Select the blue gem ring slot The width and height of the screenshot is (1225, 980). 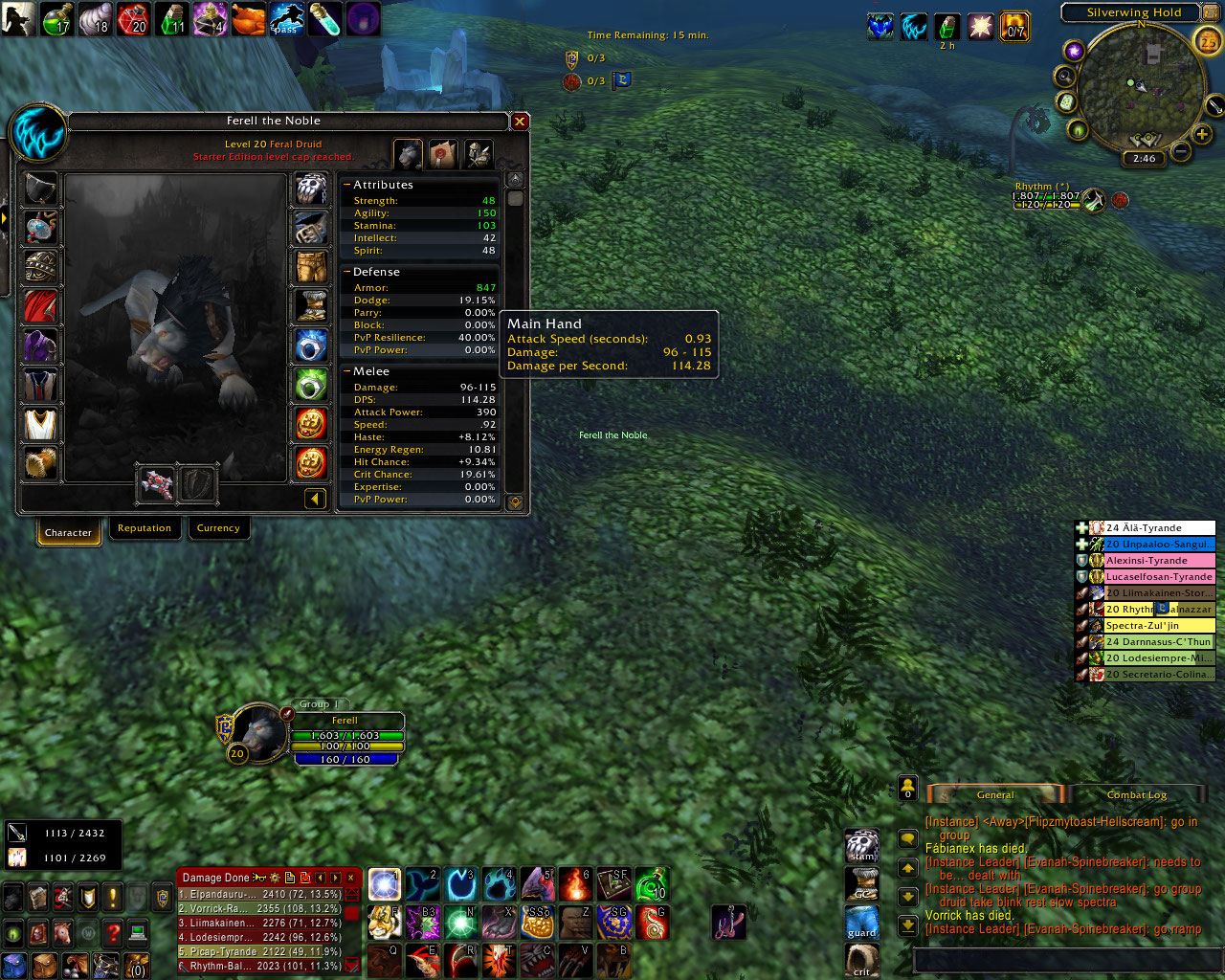pyautogui.click(x=310, y=345)
